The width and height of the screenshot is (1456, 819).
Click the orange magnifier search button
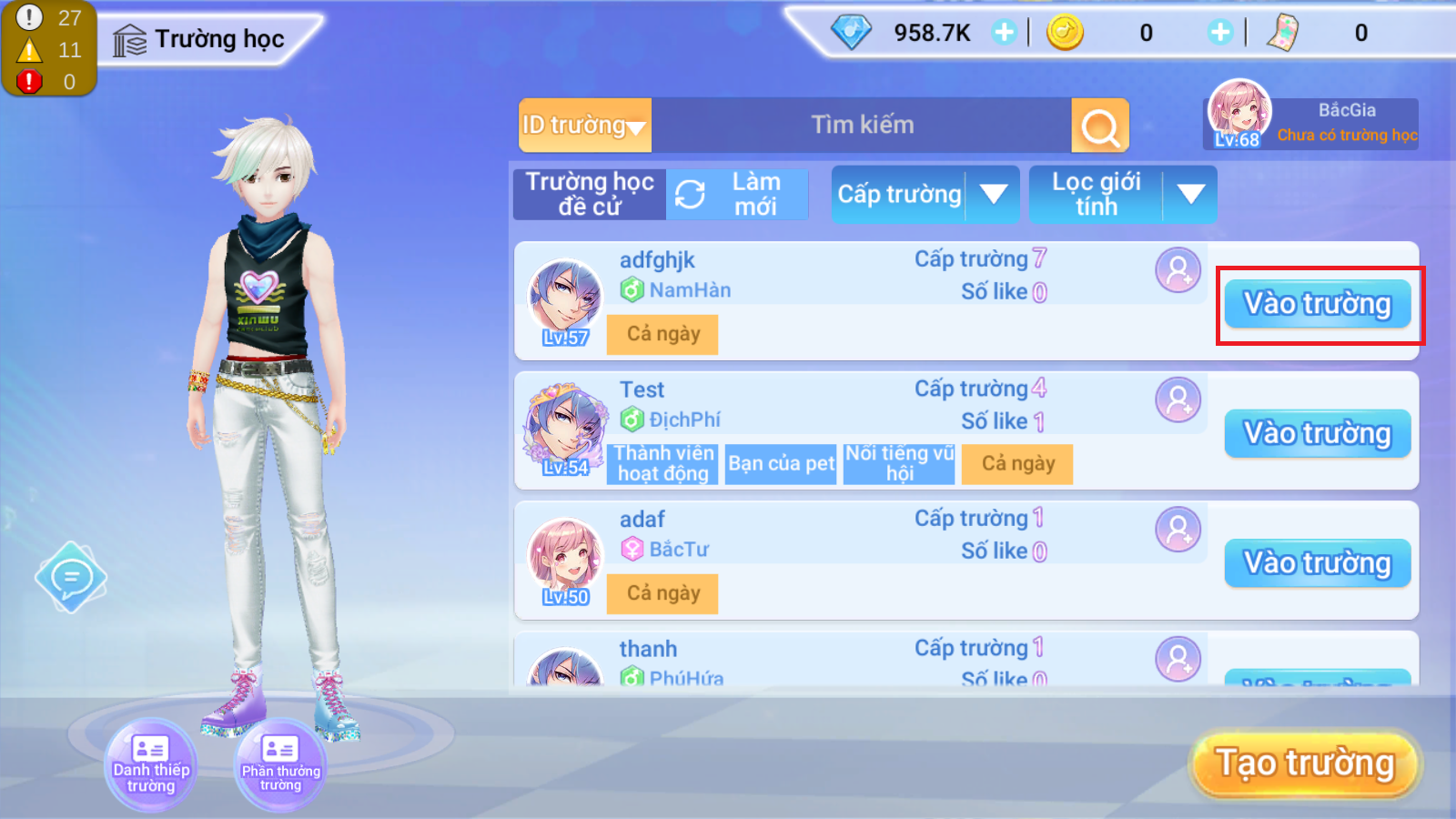coord(1100,126)
